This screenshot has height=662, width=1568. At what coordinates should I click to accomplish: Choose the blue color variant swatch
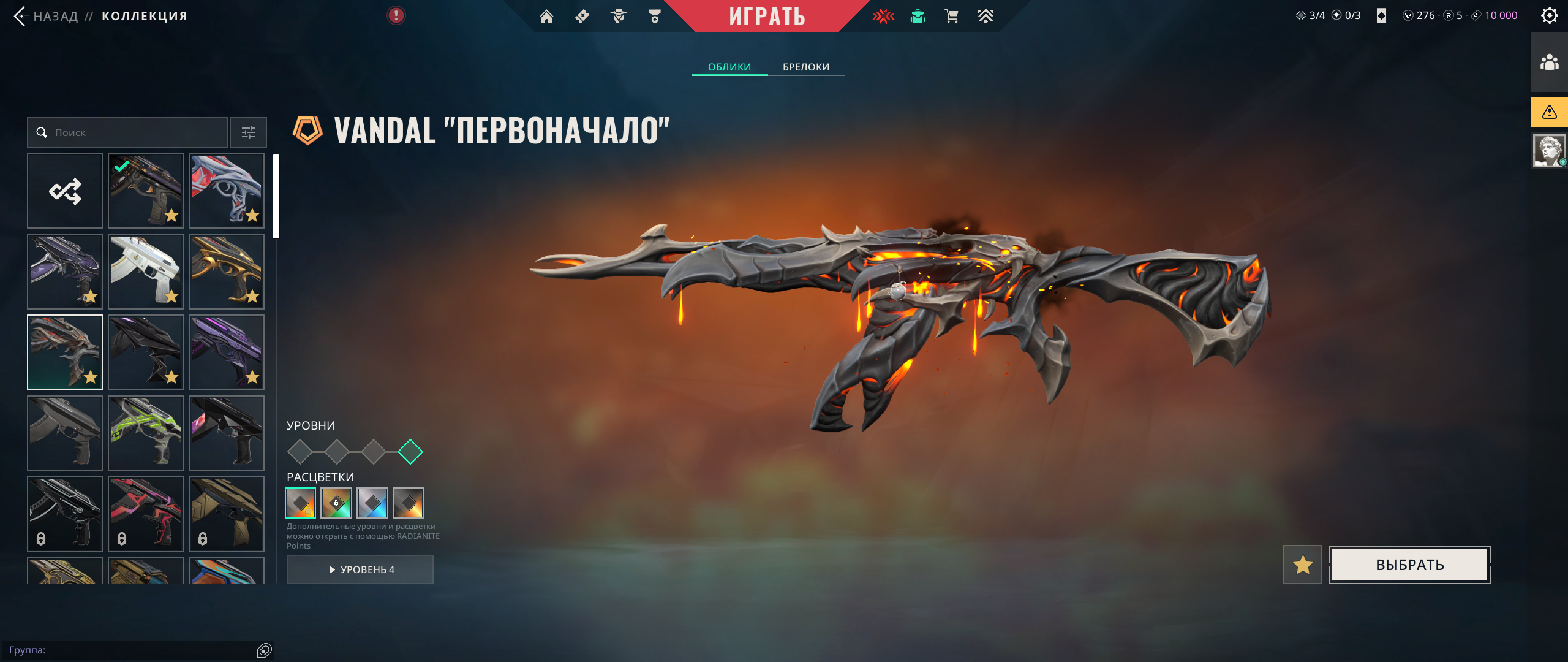point(372,503)
